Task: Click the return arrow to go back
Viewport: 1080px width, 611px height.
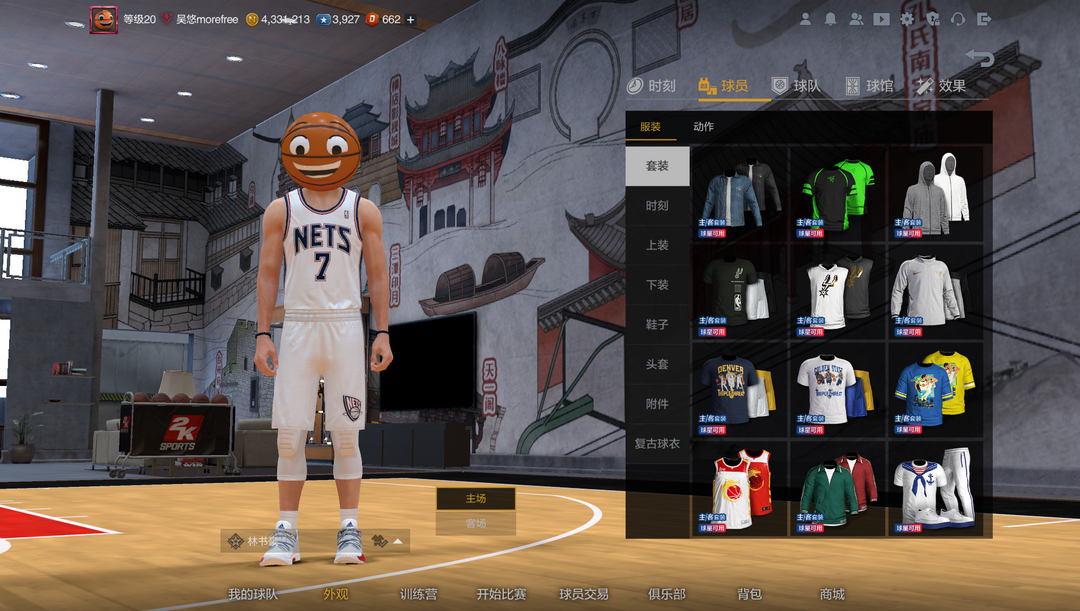Action: pos(979,58)
